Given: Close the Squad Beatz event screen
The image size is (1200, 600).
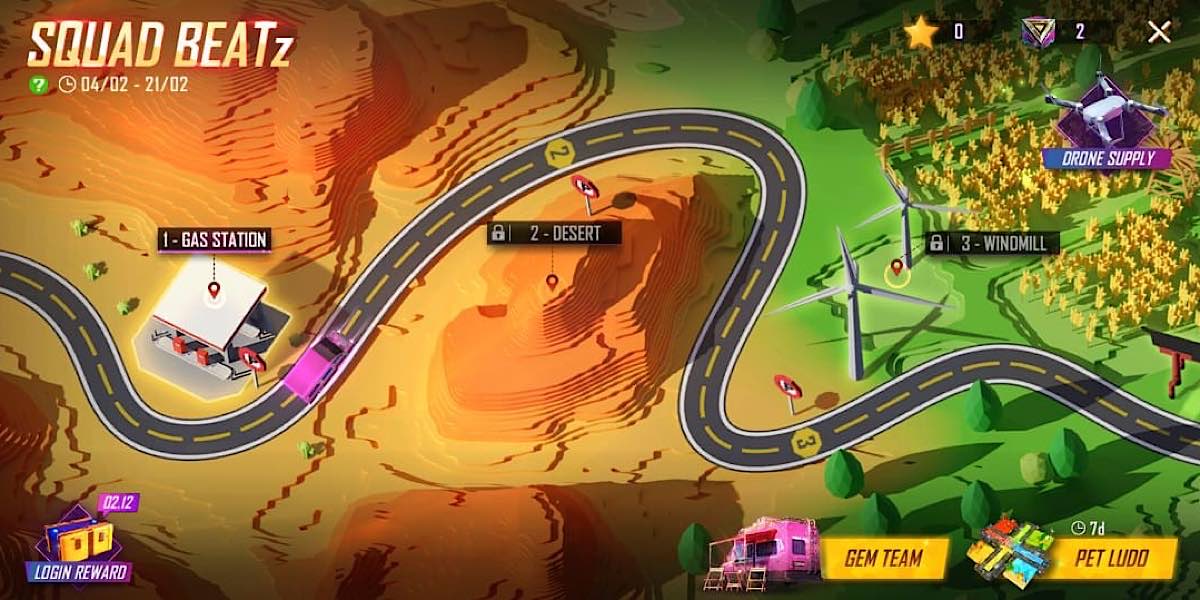Looking at the screenshot, I should point(1159,31).
